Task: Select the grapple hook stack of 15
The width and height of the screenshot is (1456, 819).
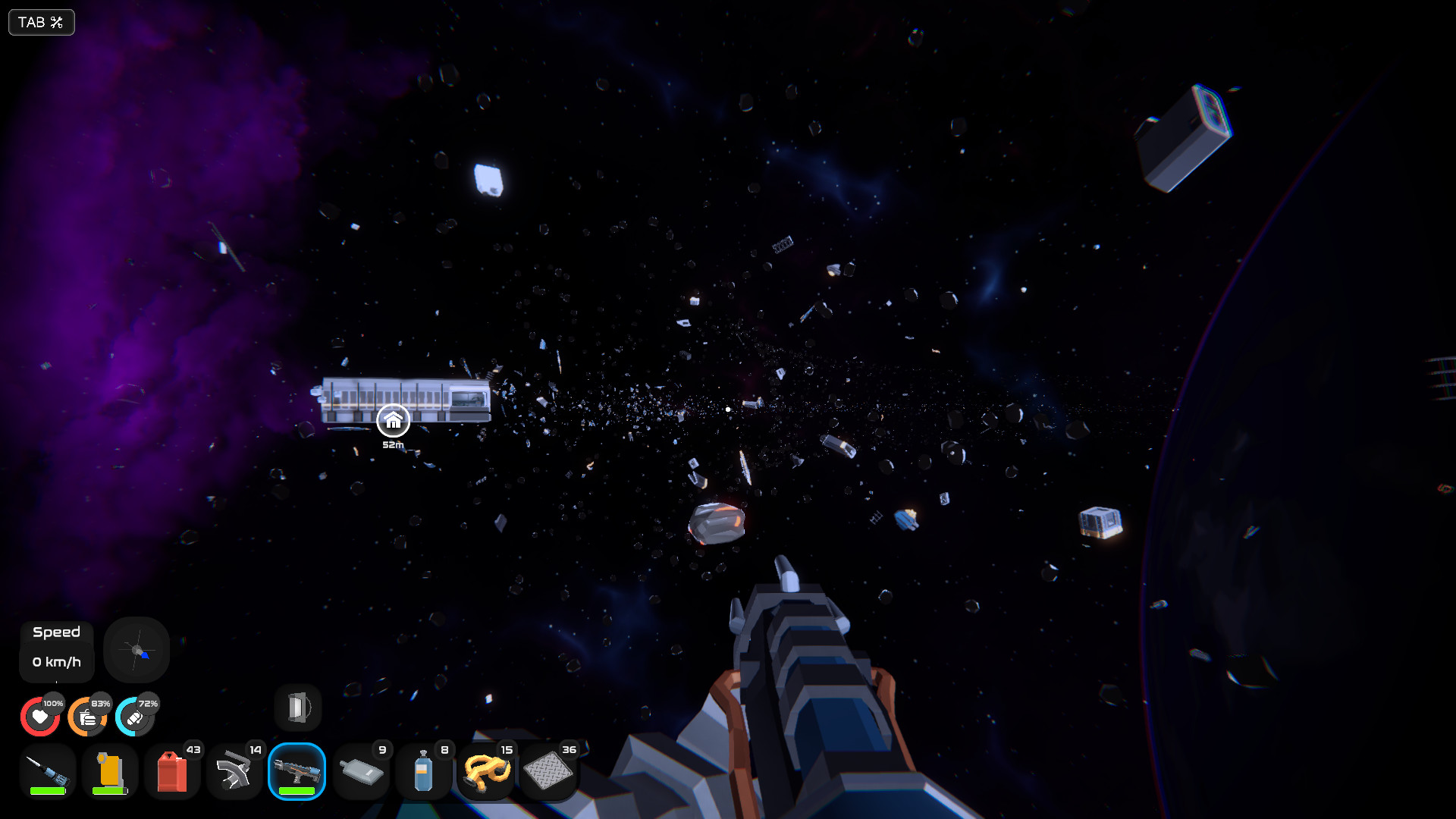Action: tap(488, 770)
